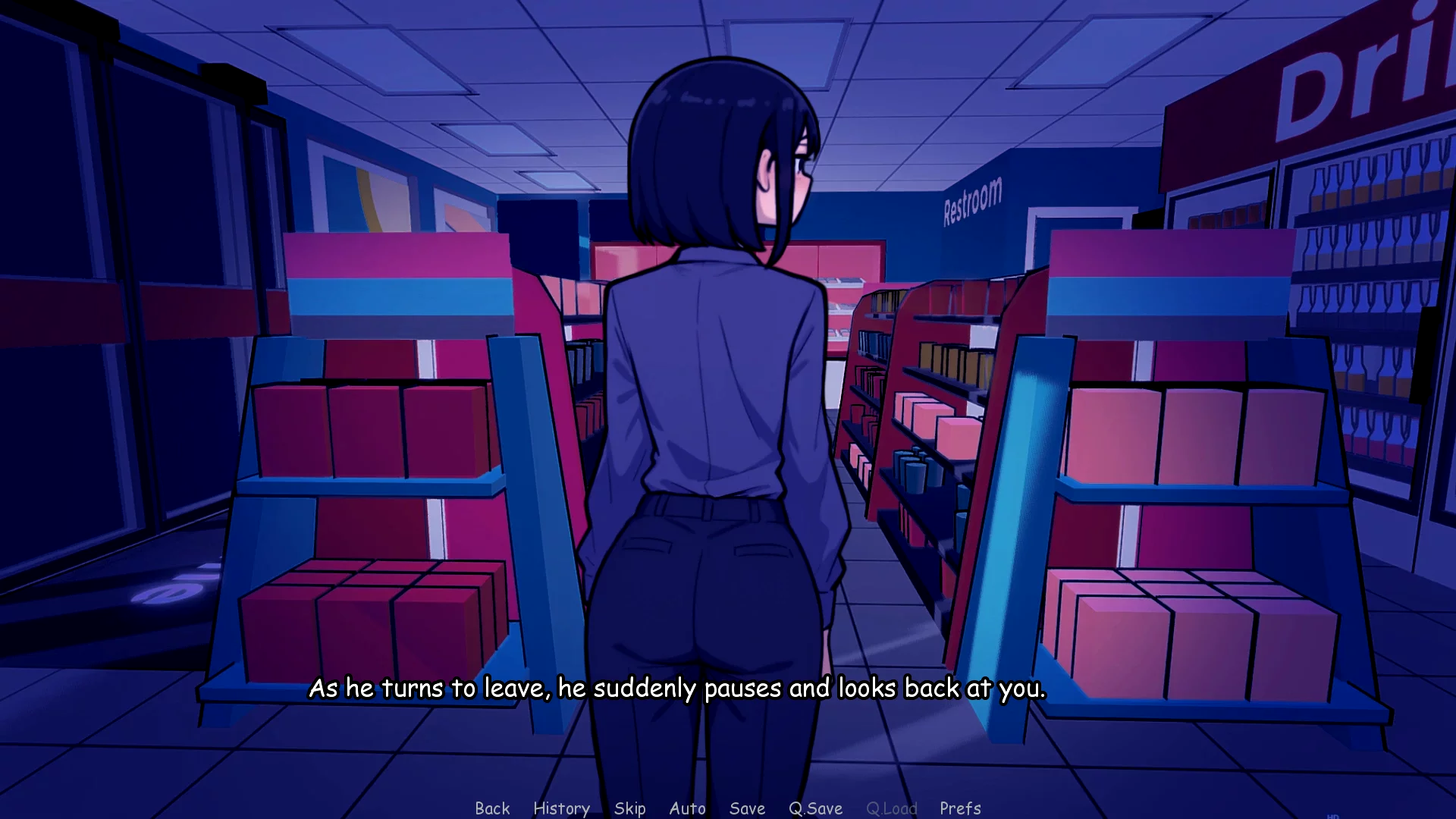The image size is (1456, 819).
Task: Open the Prefs settings screen
Action: [960, 808]
